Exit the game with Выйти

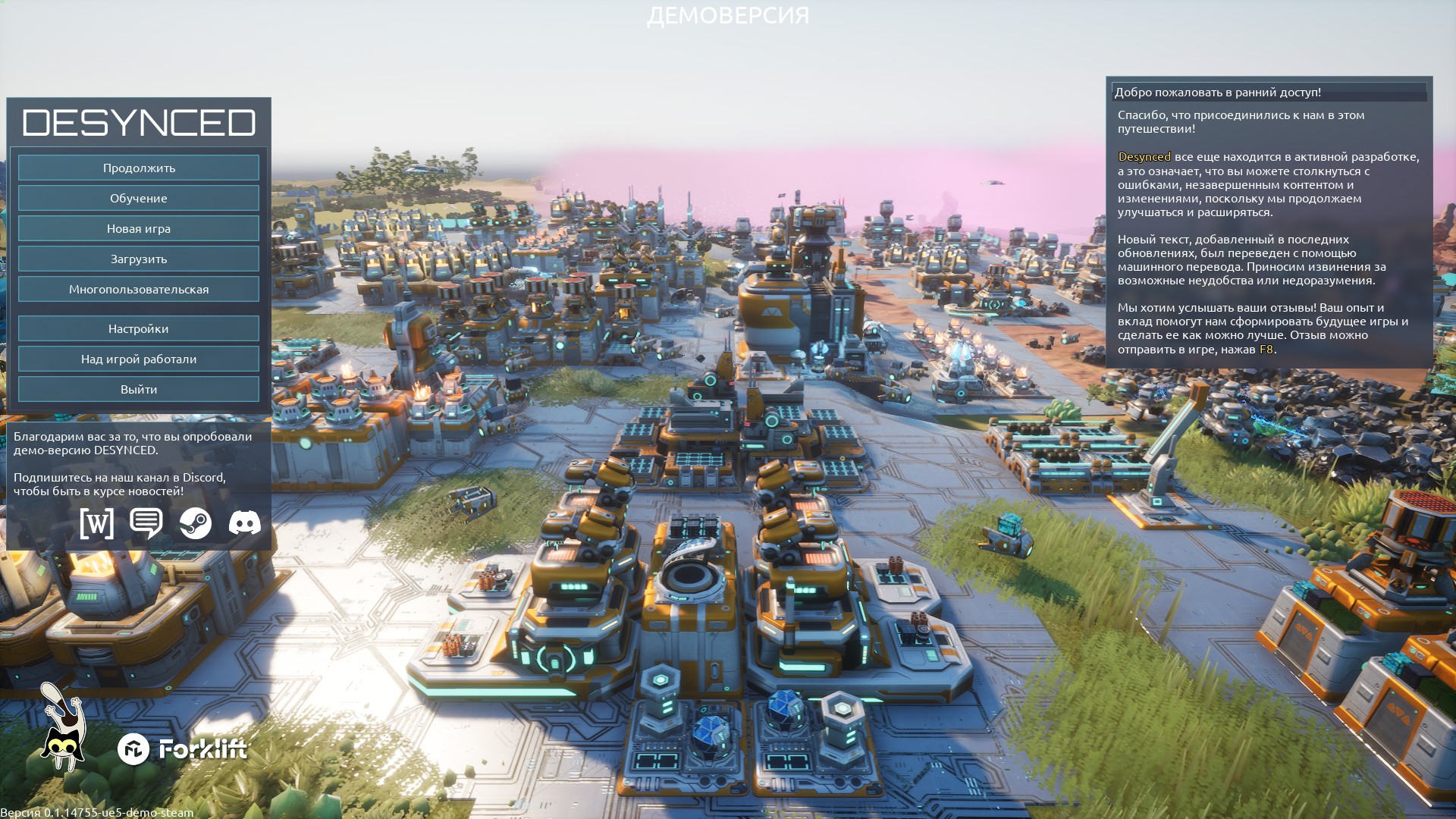point(139,389)
